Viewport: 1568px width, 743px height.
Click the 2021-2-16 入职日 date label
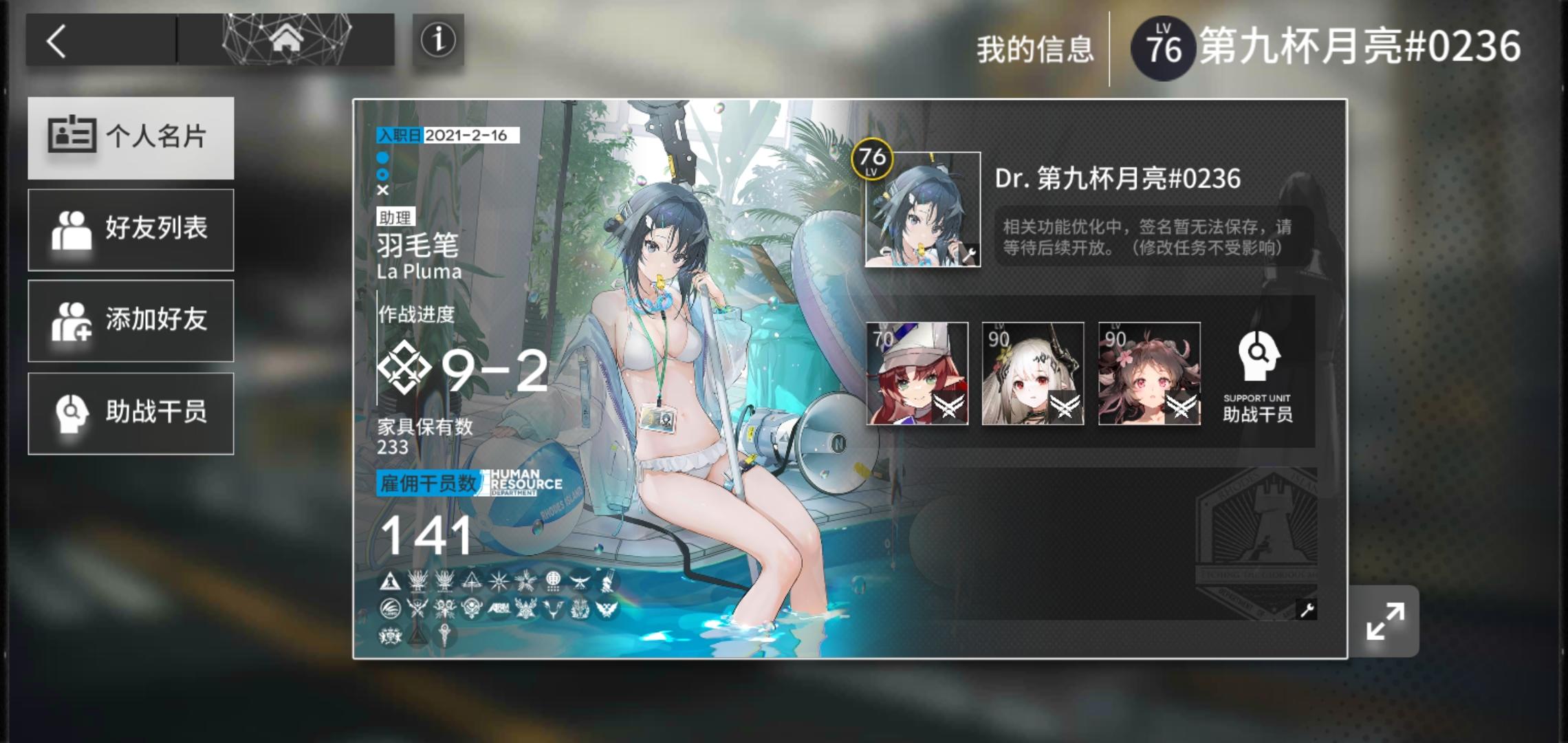[447, 136]
